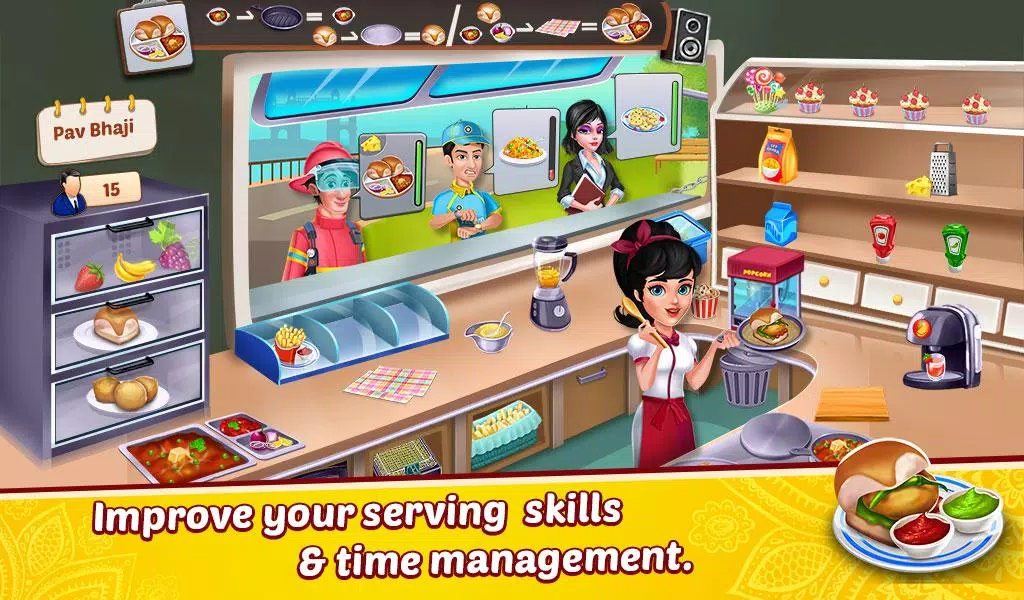Take the french fries from the display tray

point(293,343)
